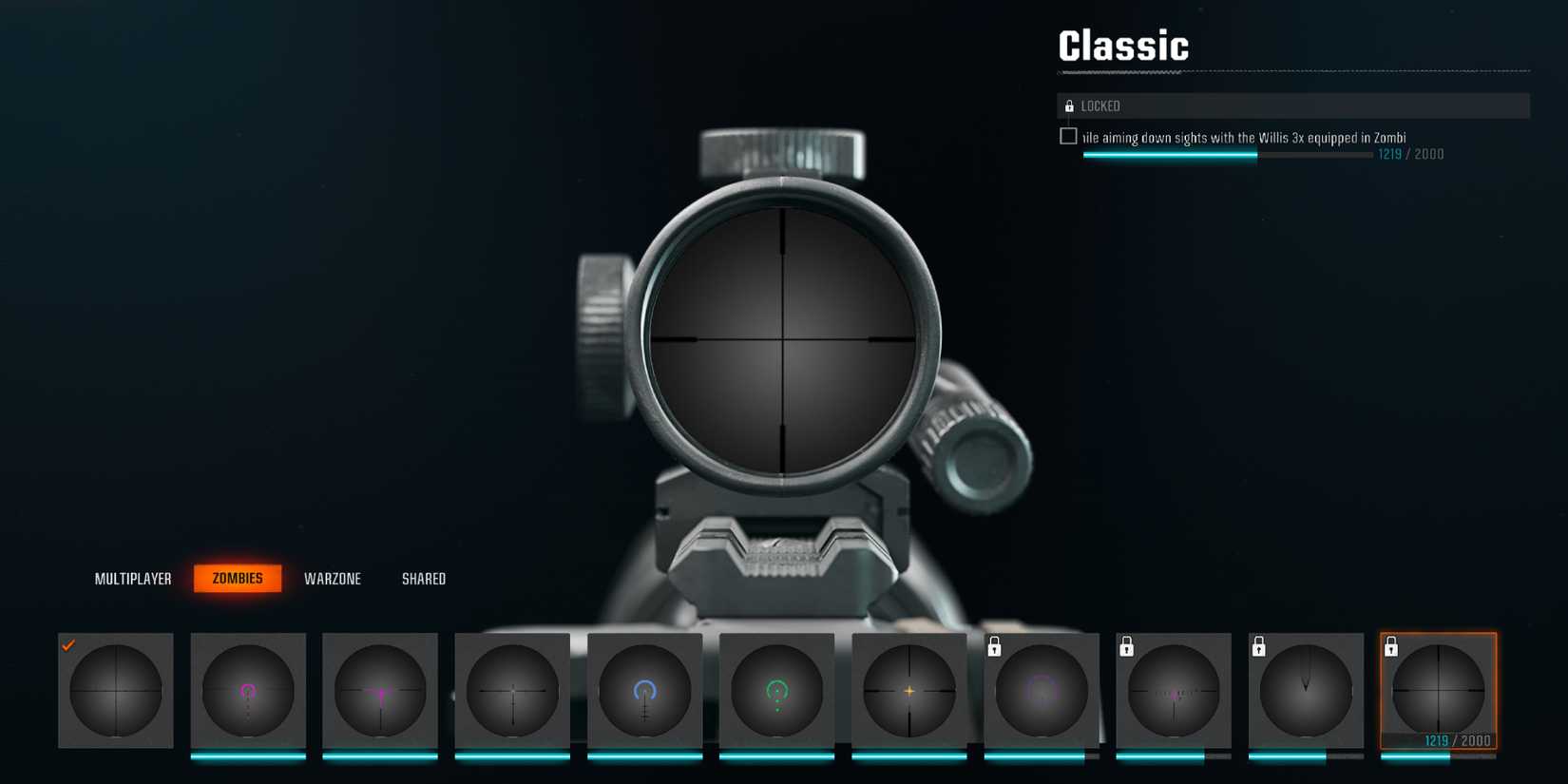Click the orange equipped checkmark
The height and width of the screenshot is (784, 1568).
point(67,646)
